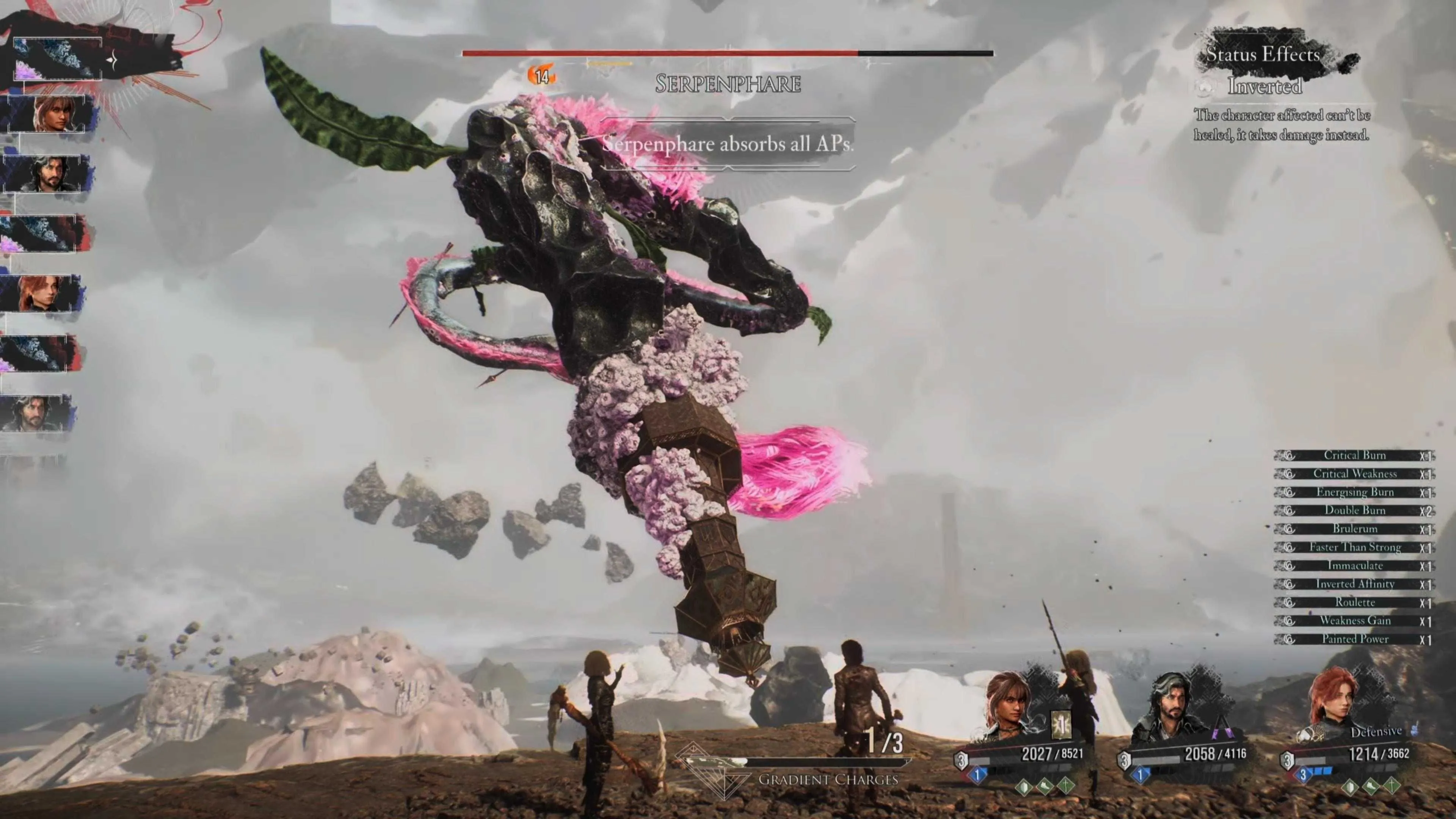This screenshot has height=819, width=1456.
Task: Select the Inverted Affinity row
Action: coord(1354,584)
